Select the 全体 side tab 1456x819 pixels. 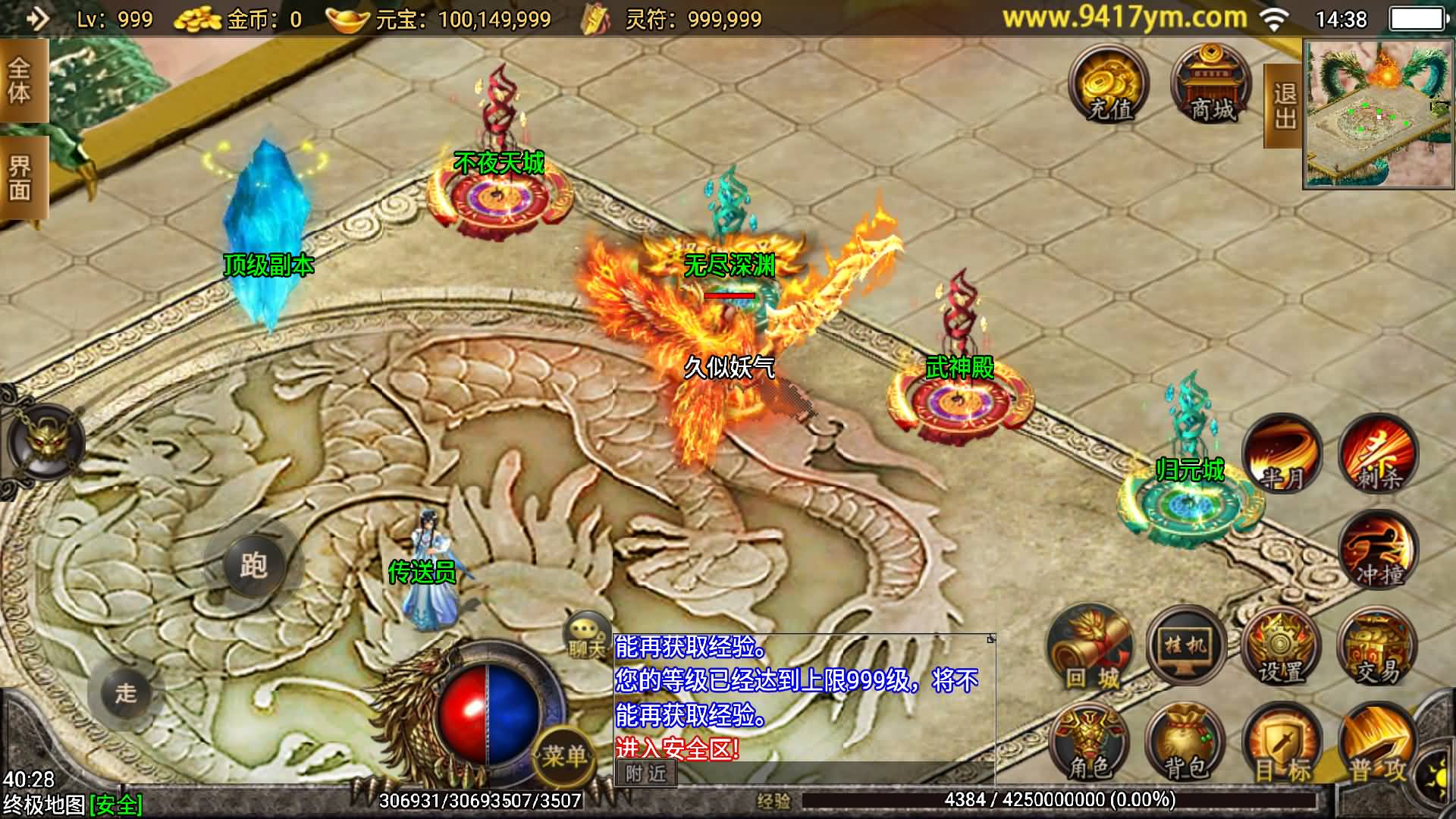click(21, 81)
